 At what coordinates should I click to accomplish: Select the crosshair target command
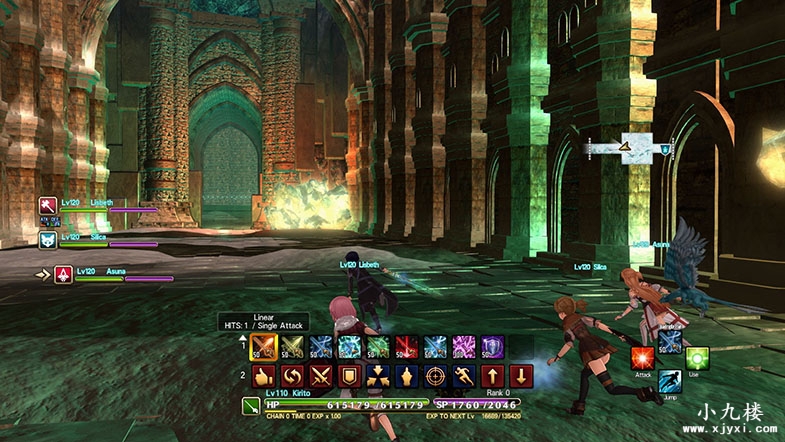(436, 377)
